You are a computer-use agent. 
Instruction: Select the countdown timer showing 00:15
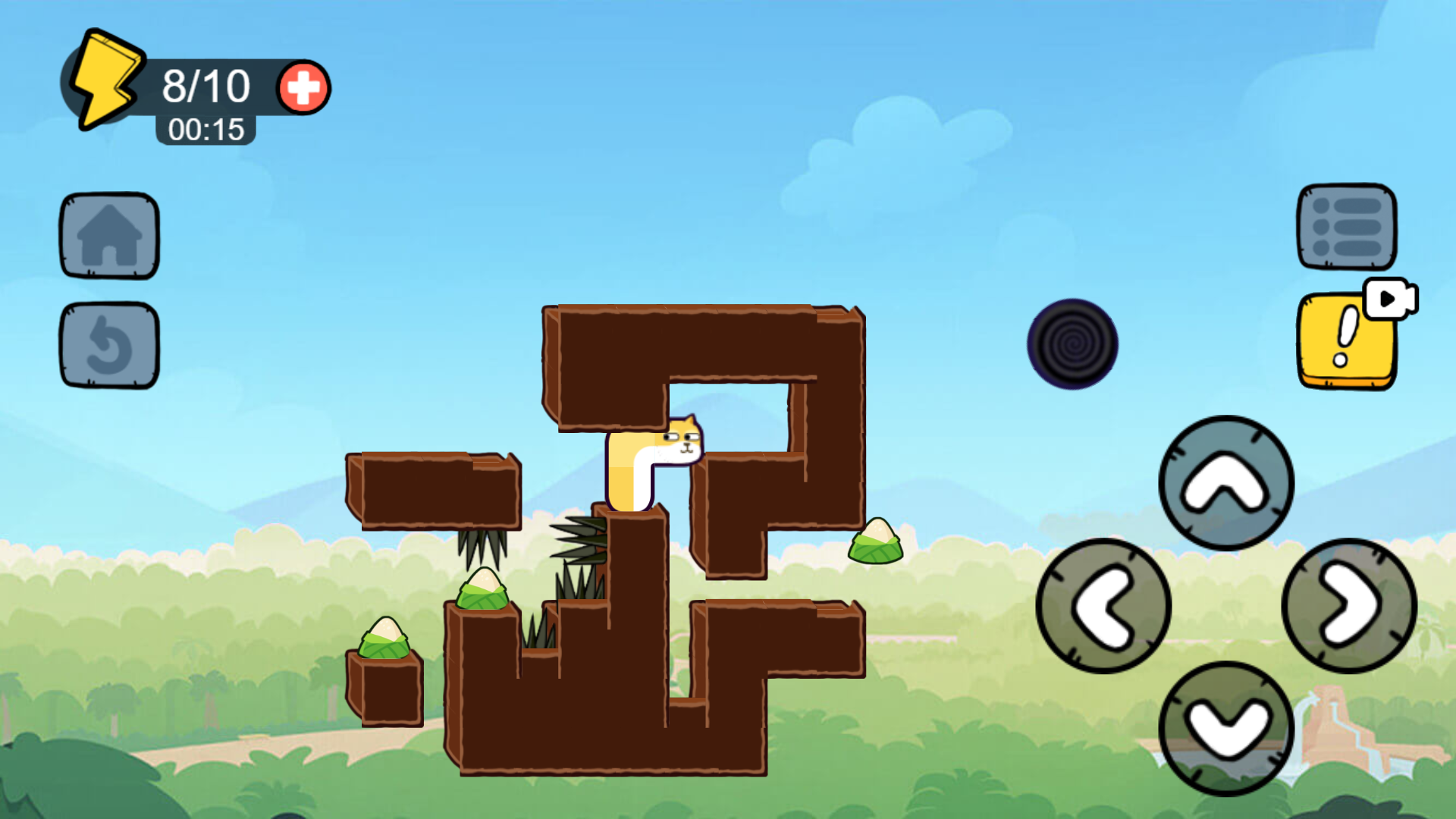coord(206,129)
